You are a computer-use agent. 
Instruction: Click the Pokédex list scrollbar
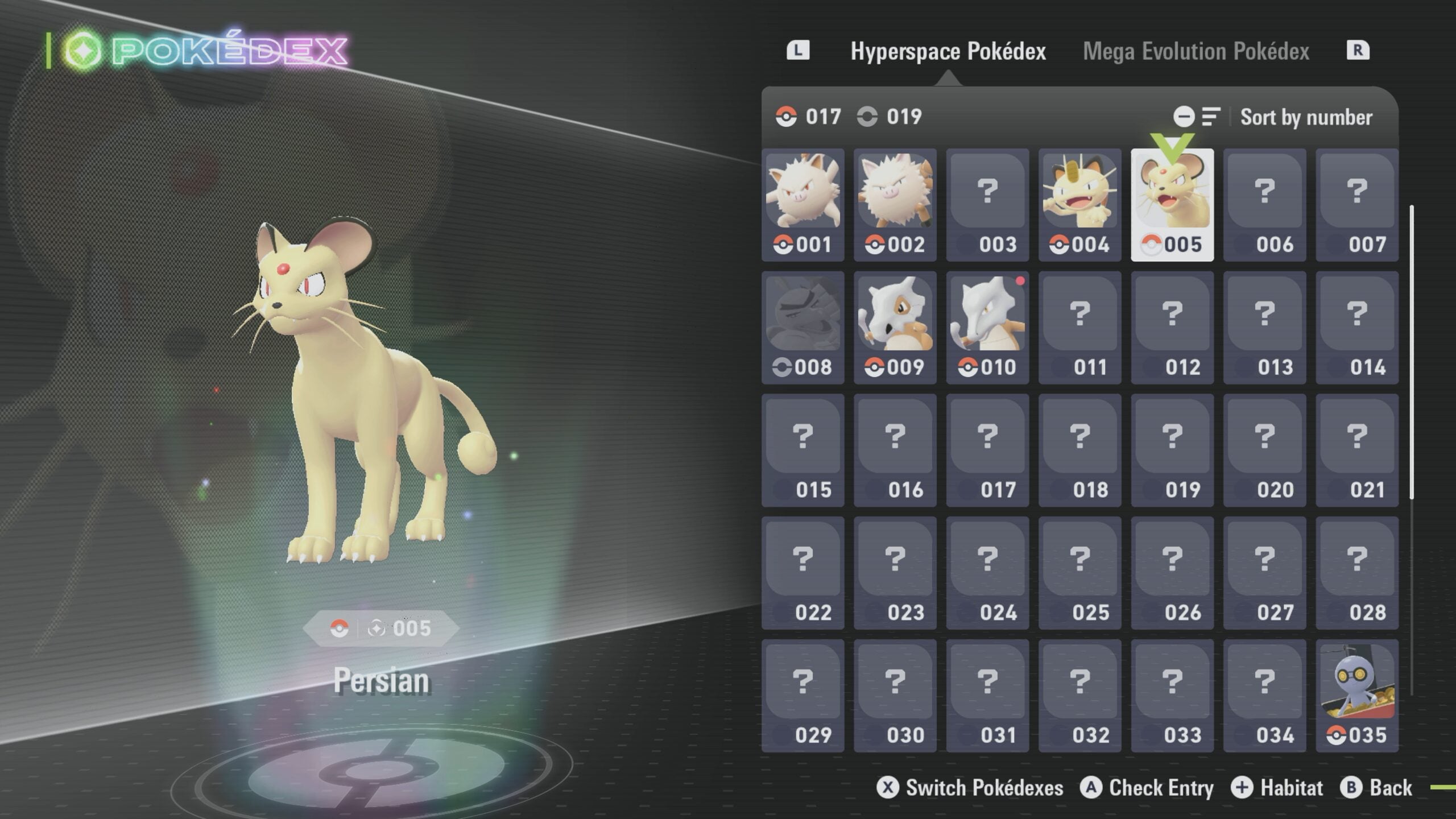click(1412, 353)
